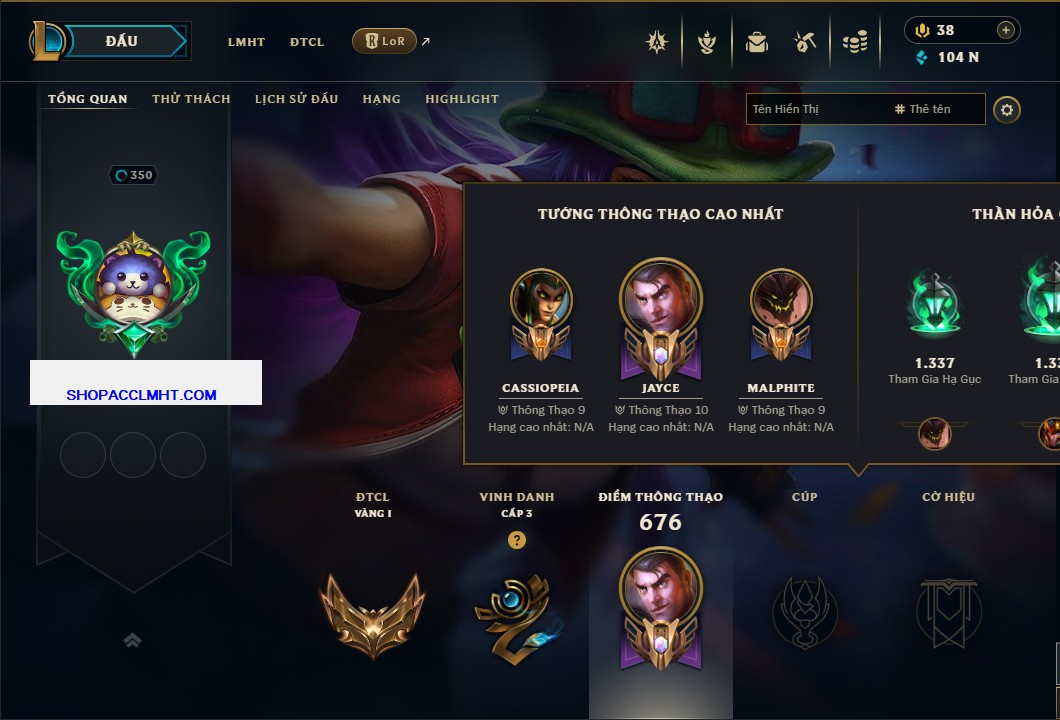Open the backpack collection icon
The width and height of the screenshot is (1060, 720).
click(x=756, y=42)
